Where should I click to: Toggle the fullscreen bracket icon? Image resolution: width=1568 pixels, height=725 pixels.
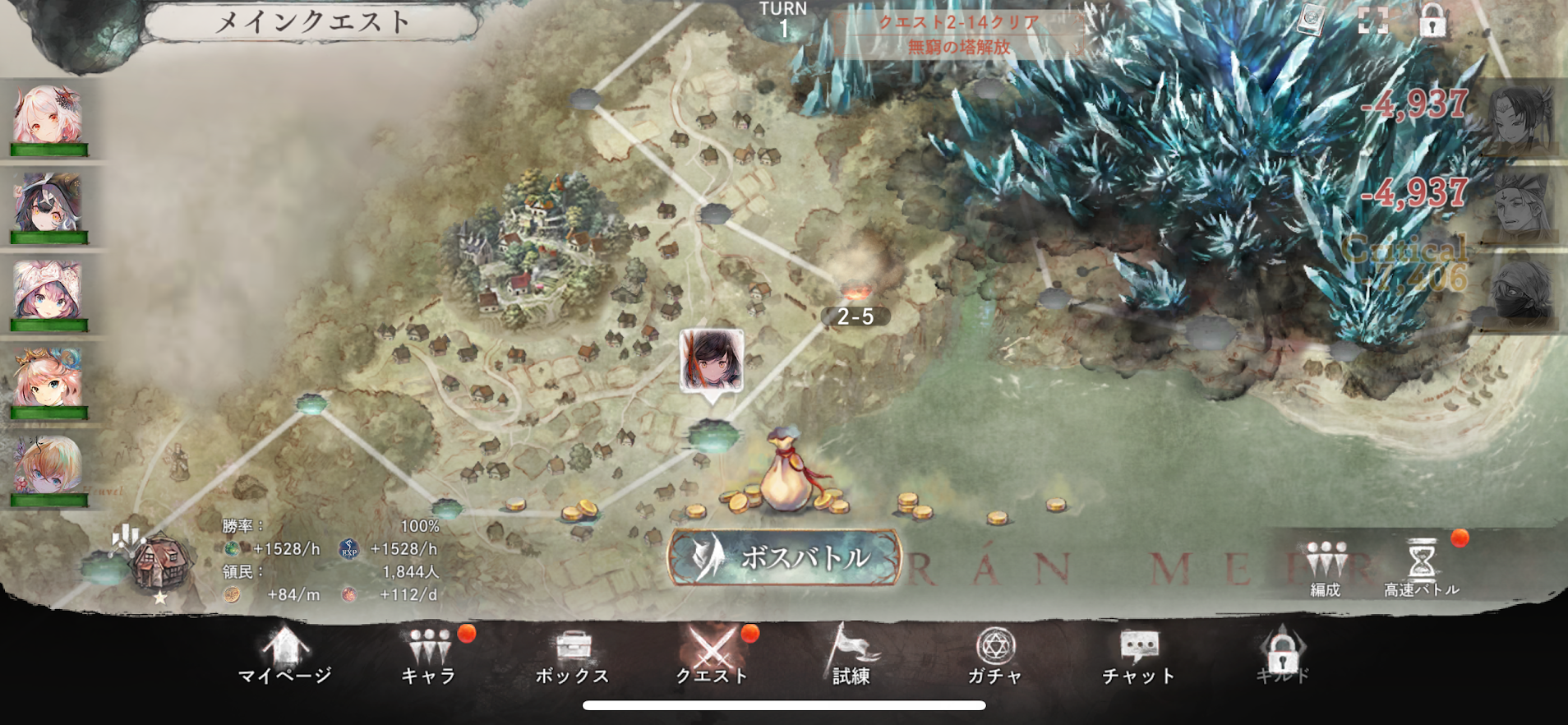(x=1372, y=20)
